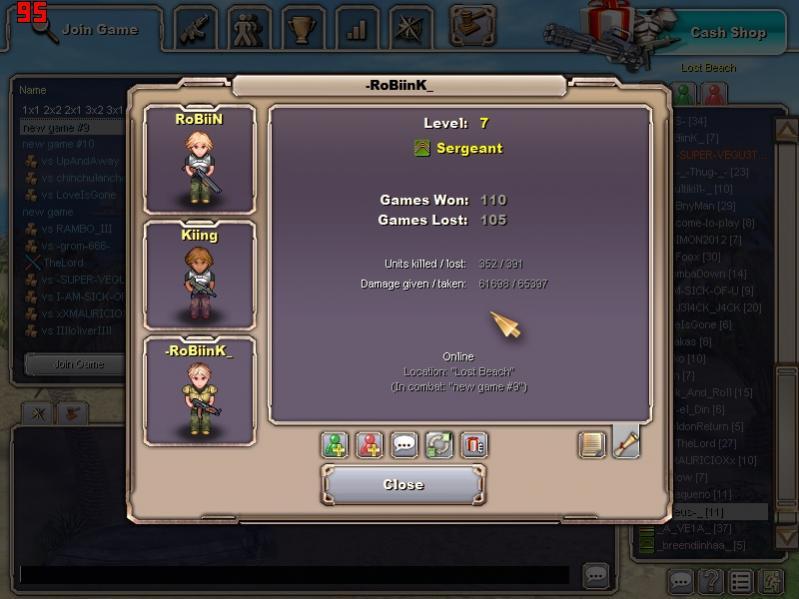
Task: Select the Kiing character portrait
Action: click(x=199, y=275)
